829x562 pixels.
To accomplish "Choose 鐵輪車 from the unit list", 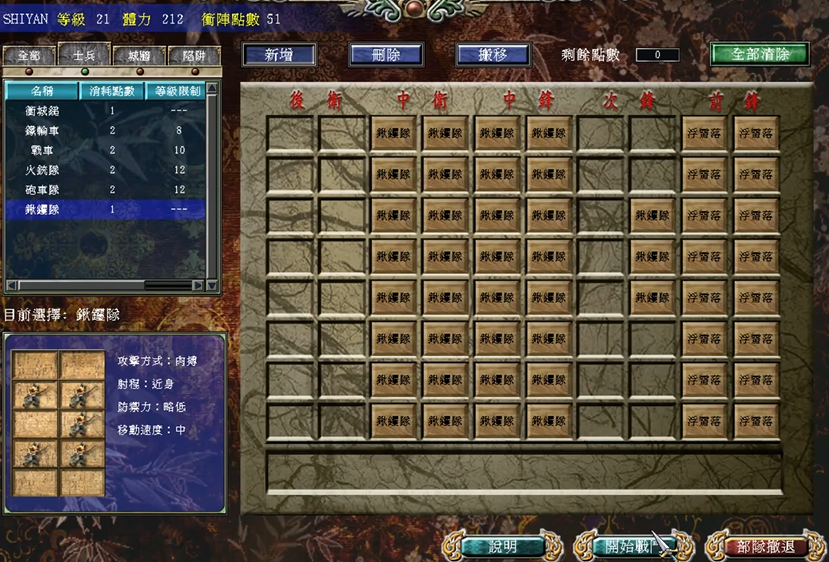I will (x=42, y=131).
